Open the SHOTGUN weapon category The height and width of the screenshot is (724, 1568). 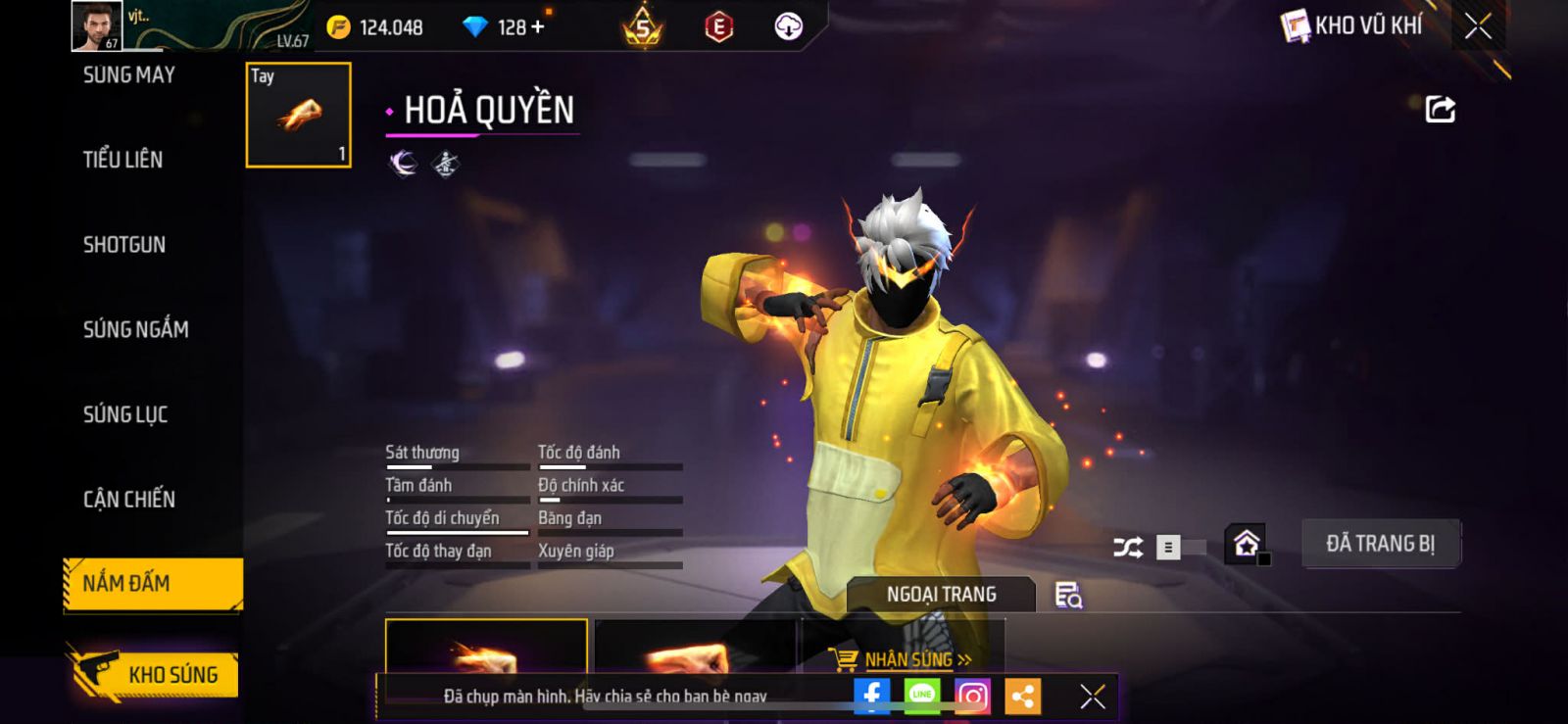point(124,245)
